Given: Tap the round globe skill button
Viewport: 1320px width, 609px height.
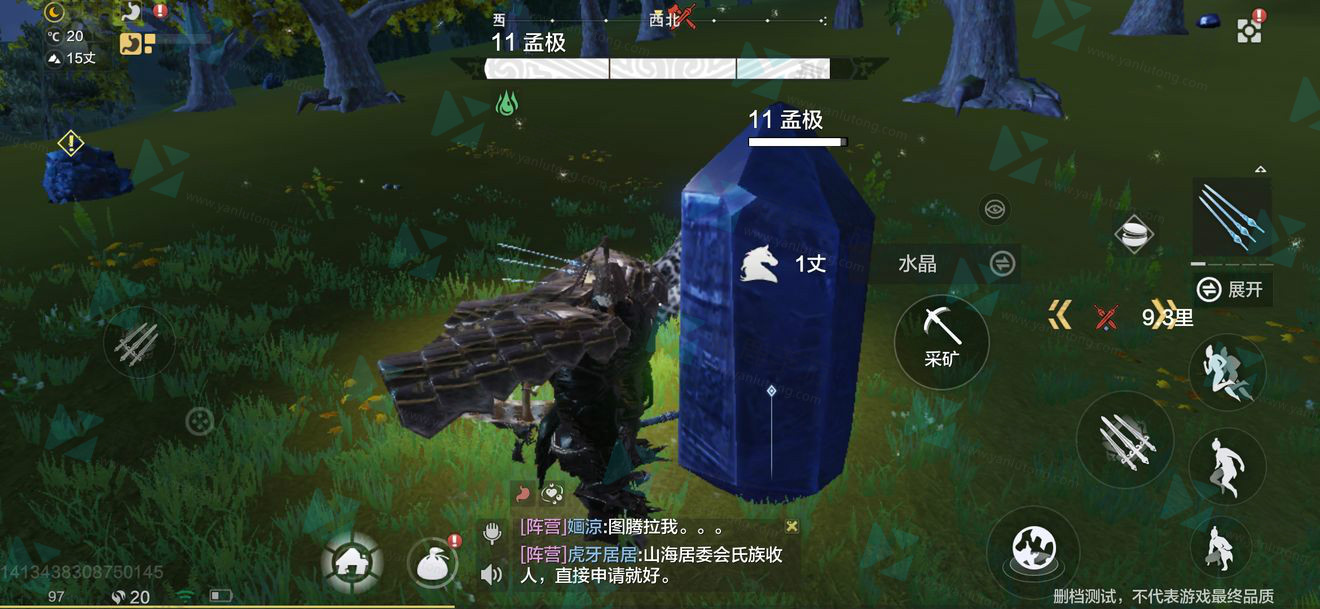Looking at the screenshot, I should [1033, 551].
